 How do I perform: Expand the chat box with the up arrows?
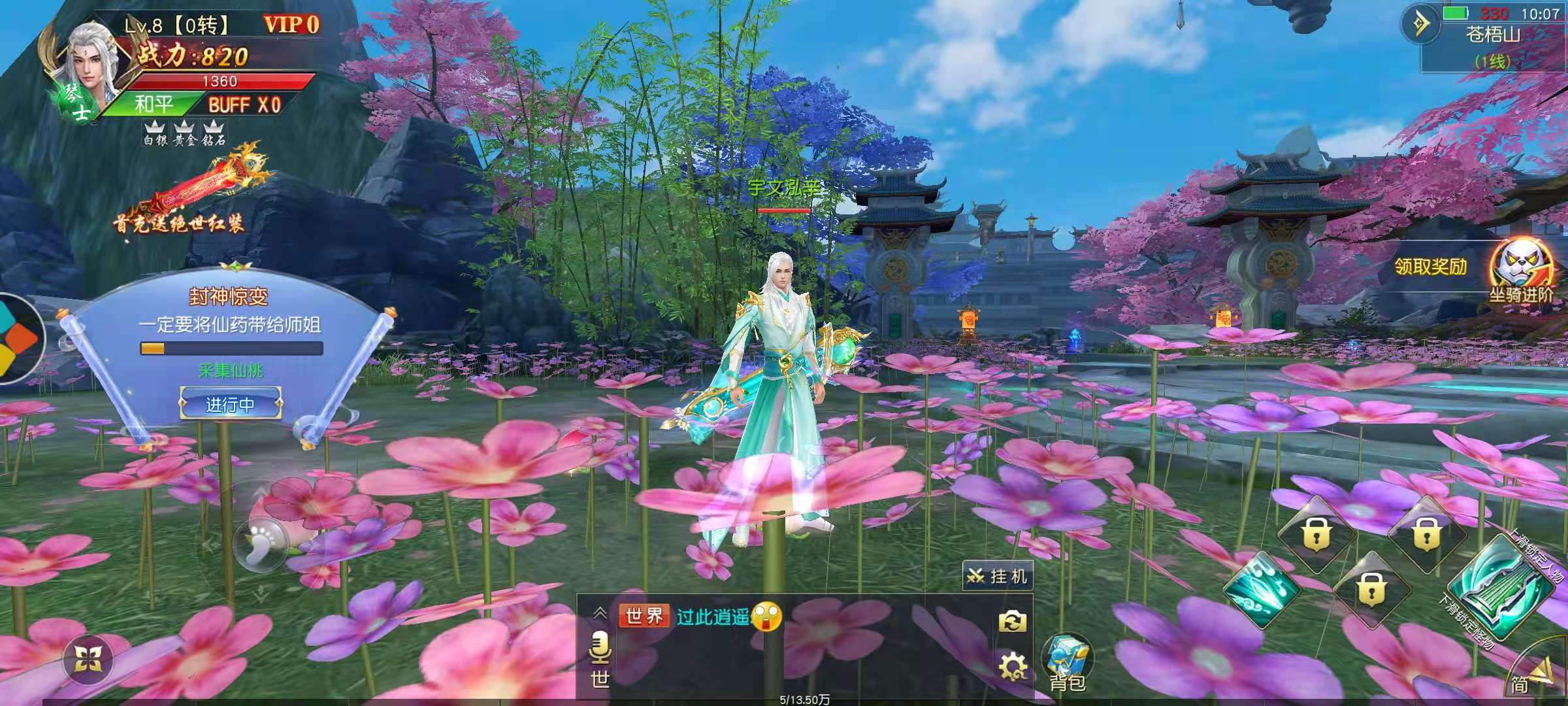600,613
